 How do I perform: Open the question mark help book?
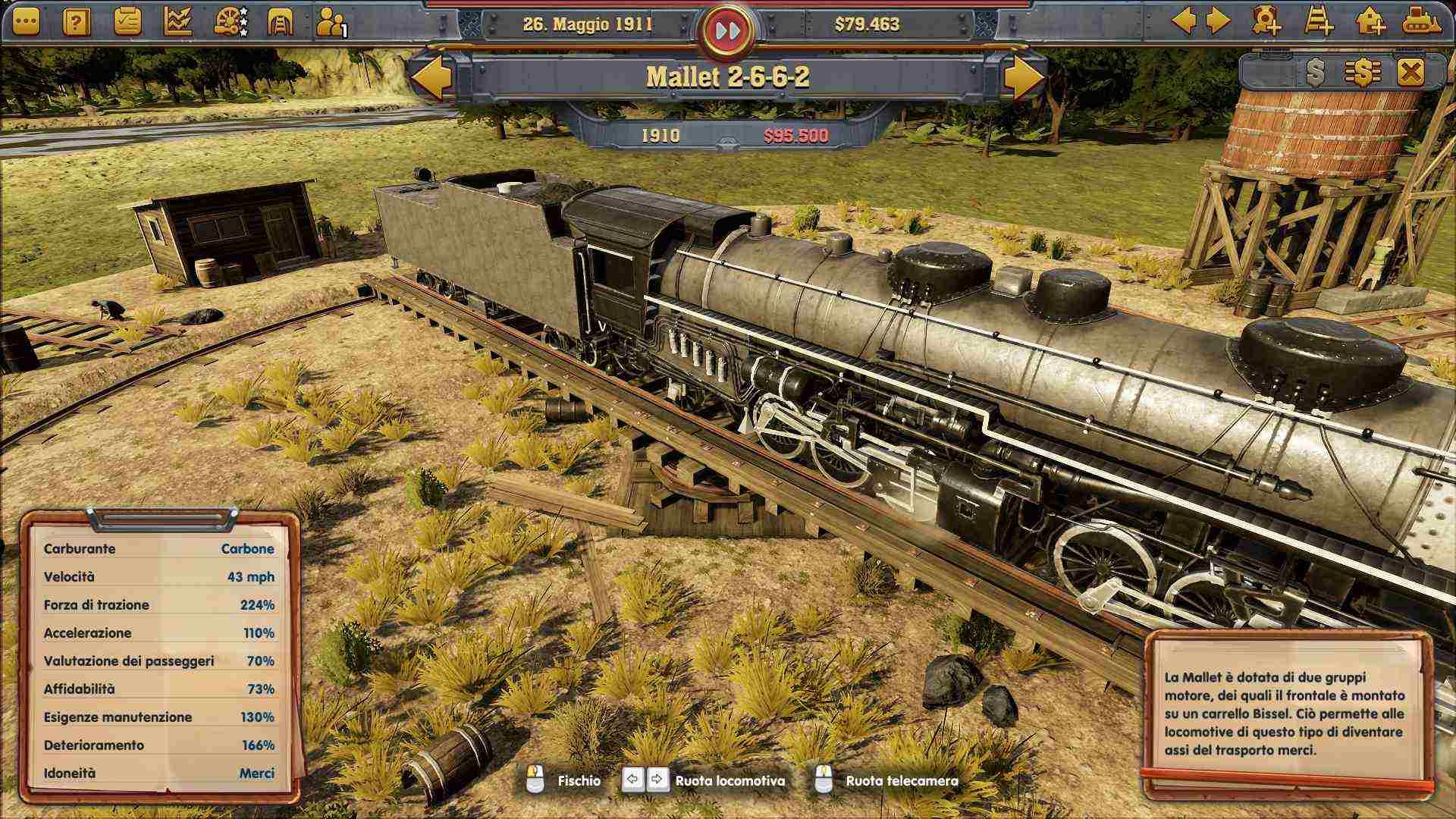(x=77, y=22)
